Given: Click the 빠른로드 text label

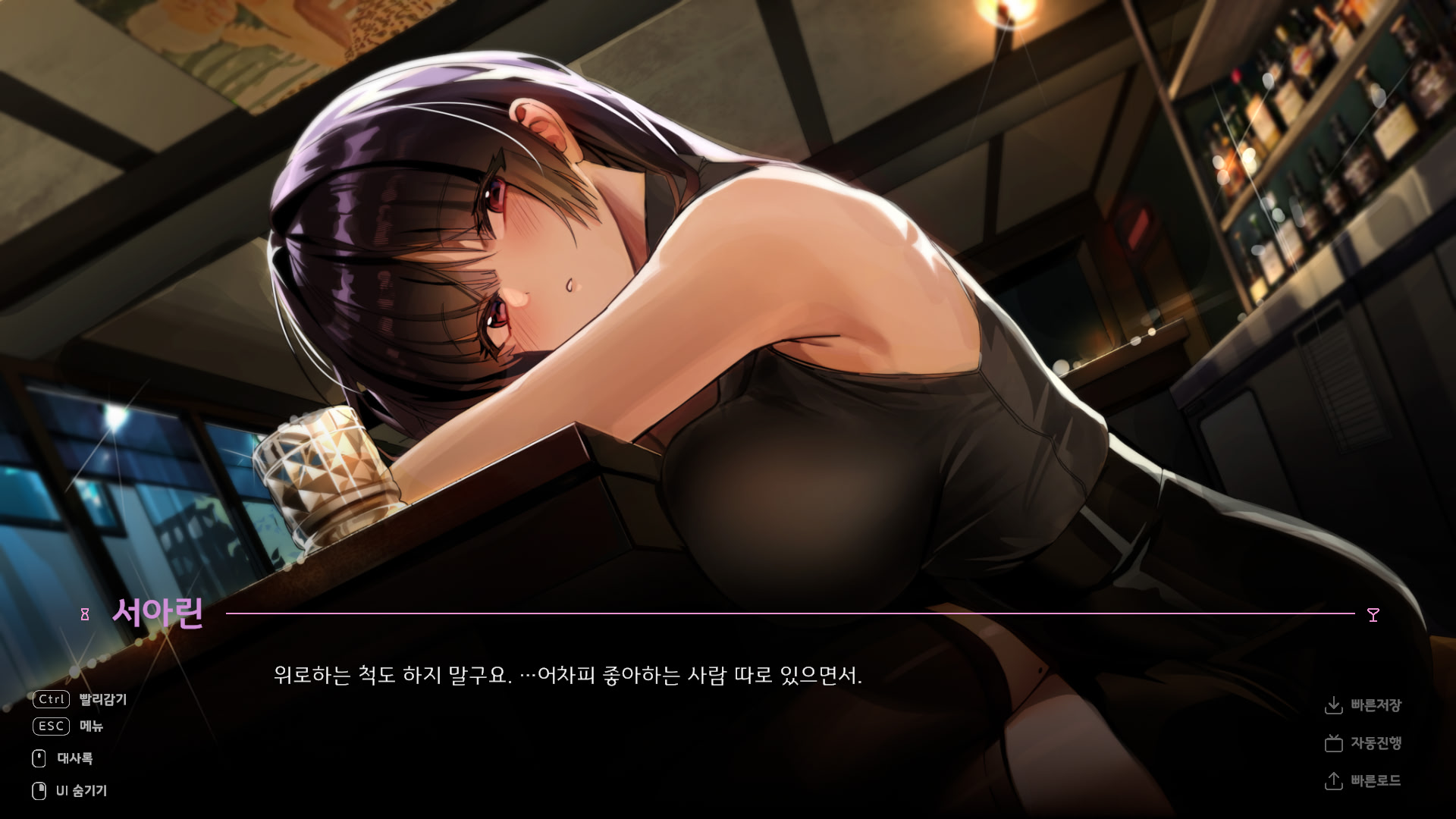Looking at the screenshot, I should pos(1376,781).
